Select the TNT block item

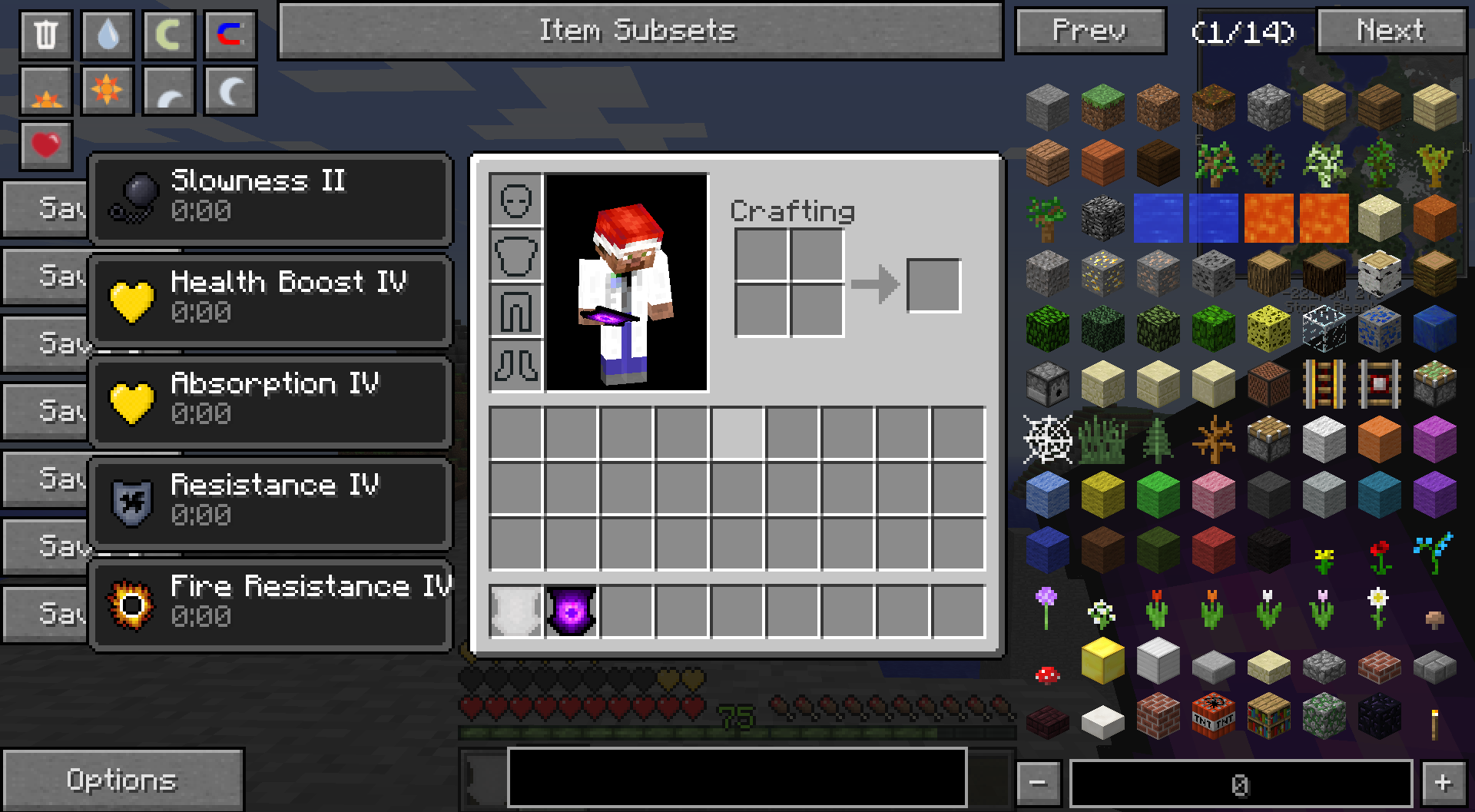tap(1215, 716)
